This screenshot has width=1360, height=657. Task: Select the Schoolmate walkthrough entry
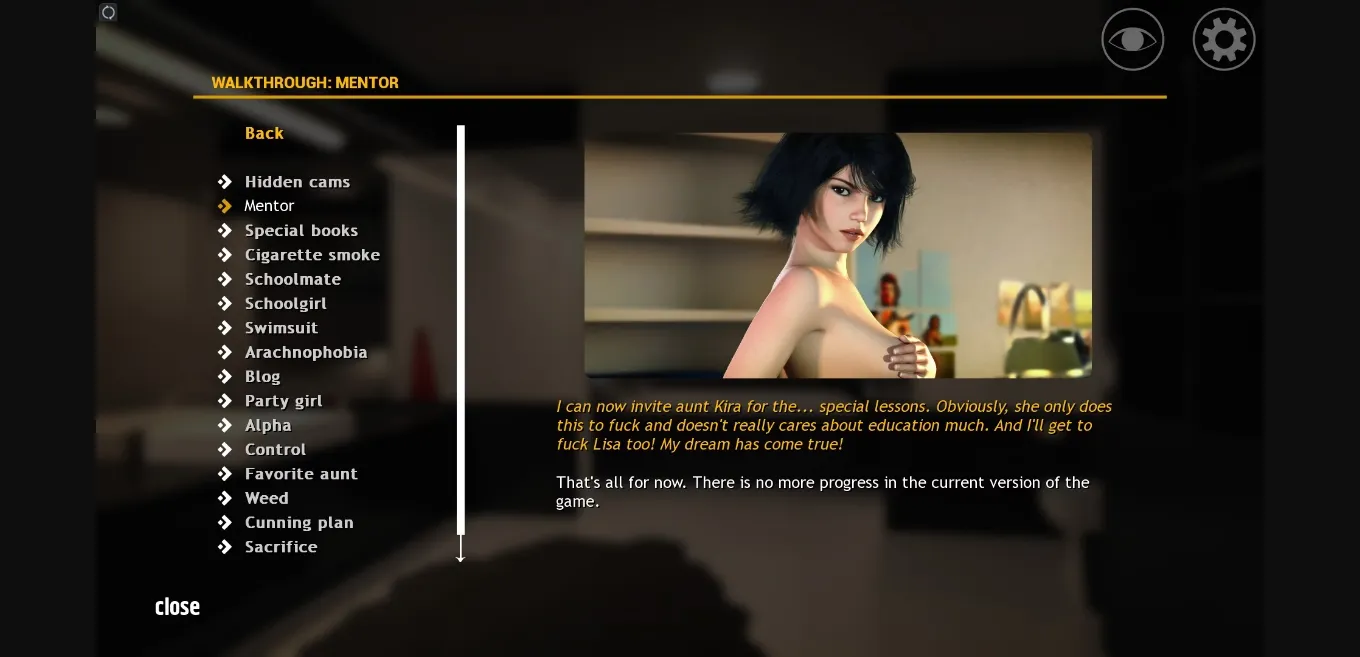293,279
